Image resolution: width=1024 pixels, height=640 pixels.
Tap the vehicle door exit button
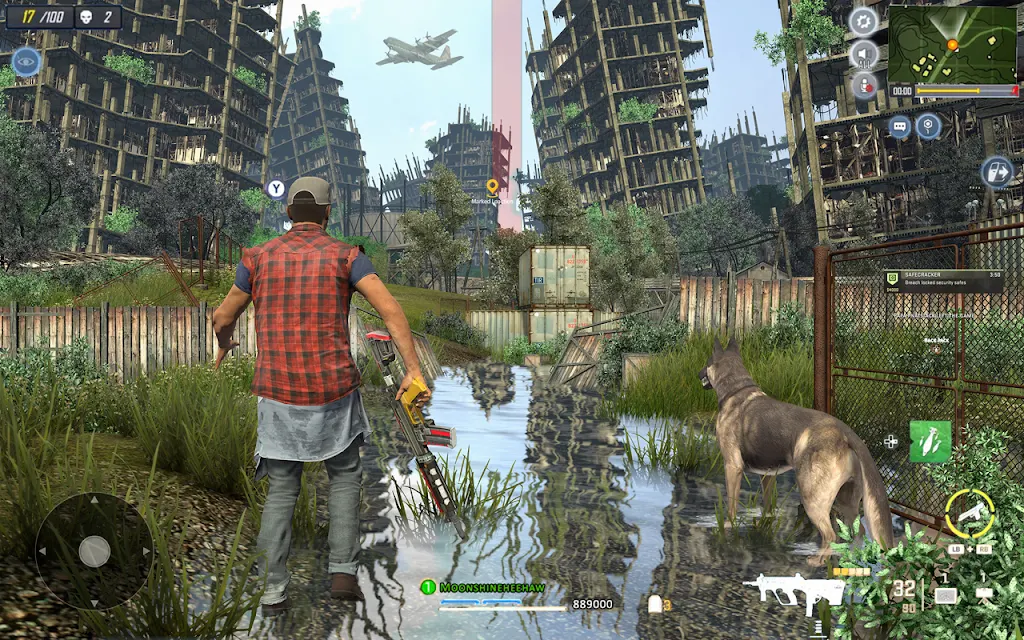click(x=996, y=172)
